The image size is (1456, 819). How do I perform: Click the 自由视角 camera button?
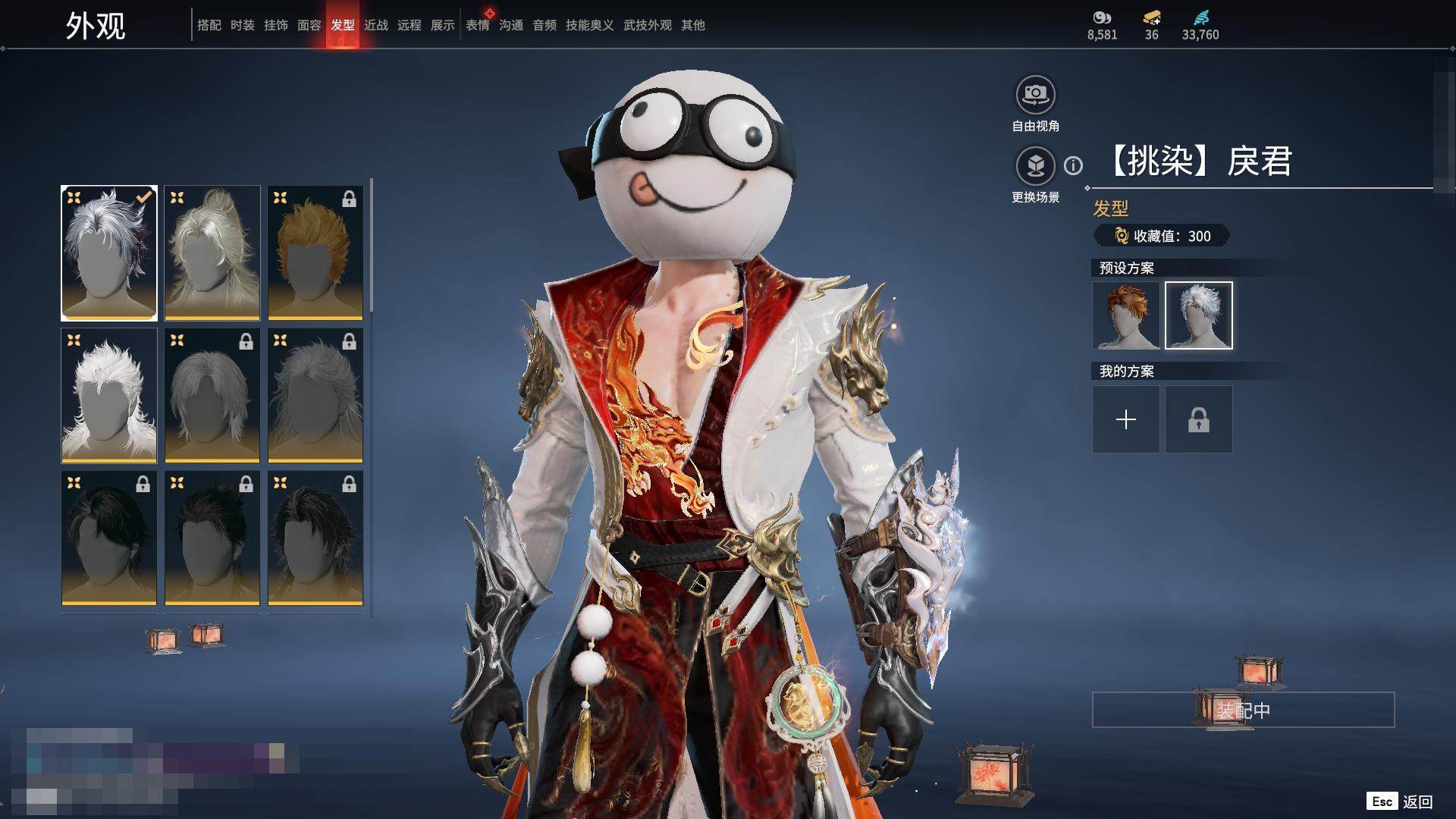point(1035,96)
